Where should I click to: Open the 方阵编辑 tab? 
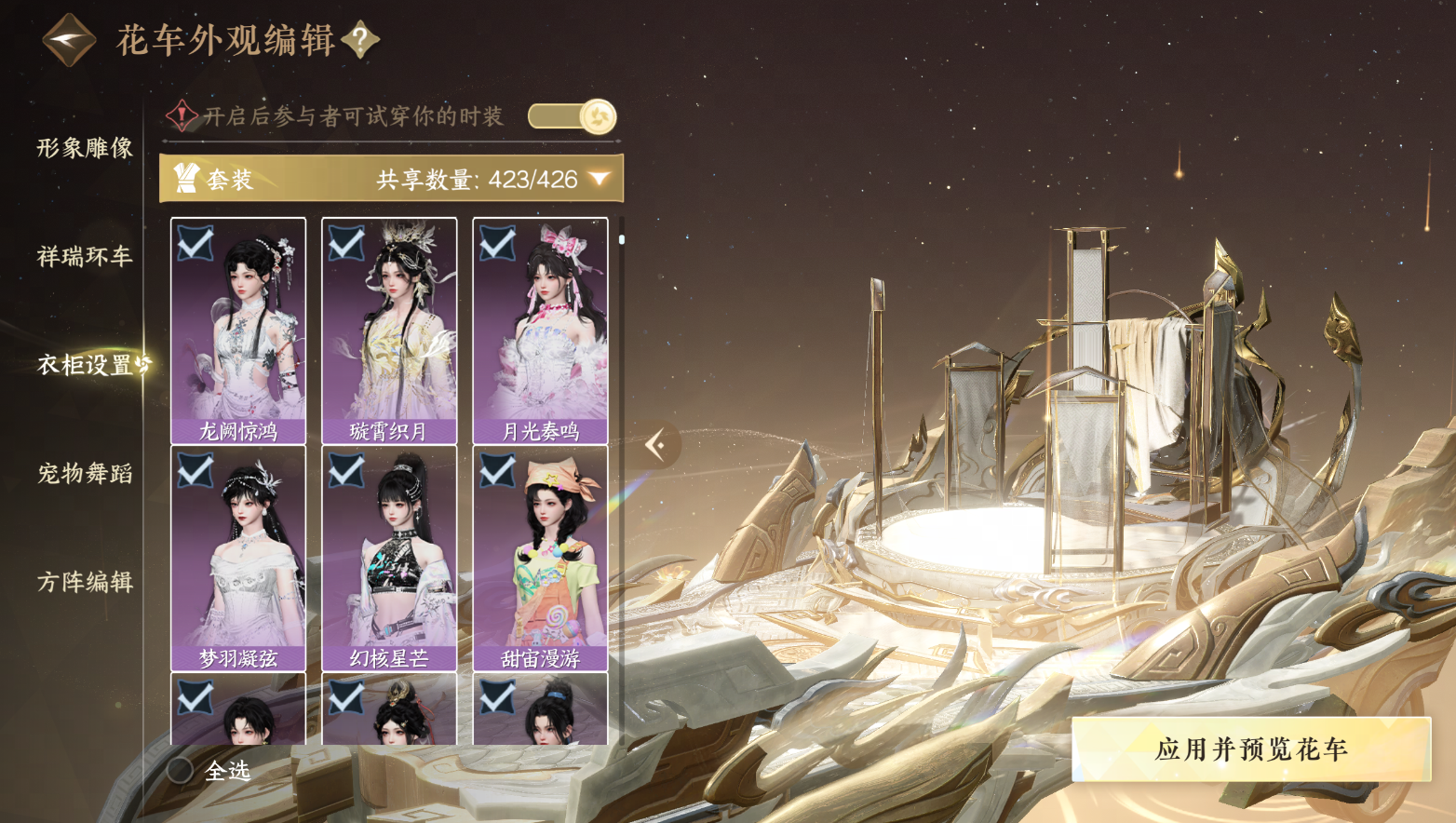tap(85, 582)
